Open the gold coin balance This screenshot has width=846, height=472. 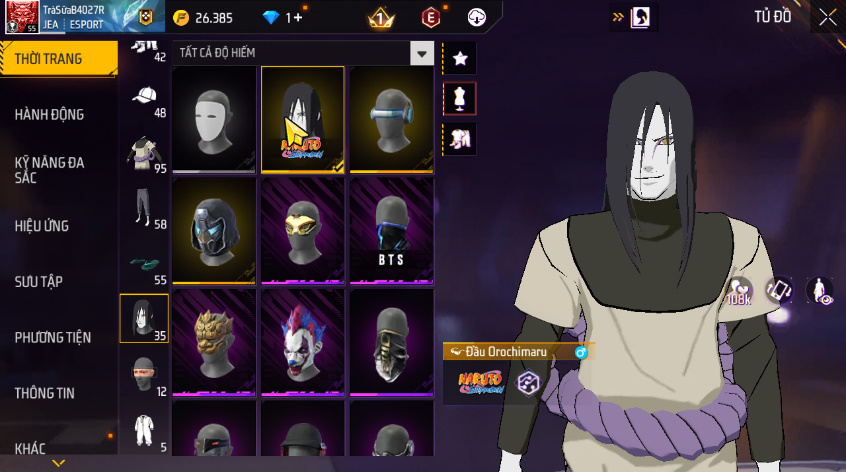tap(203, 17)
